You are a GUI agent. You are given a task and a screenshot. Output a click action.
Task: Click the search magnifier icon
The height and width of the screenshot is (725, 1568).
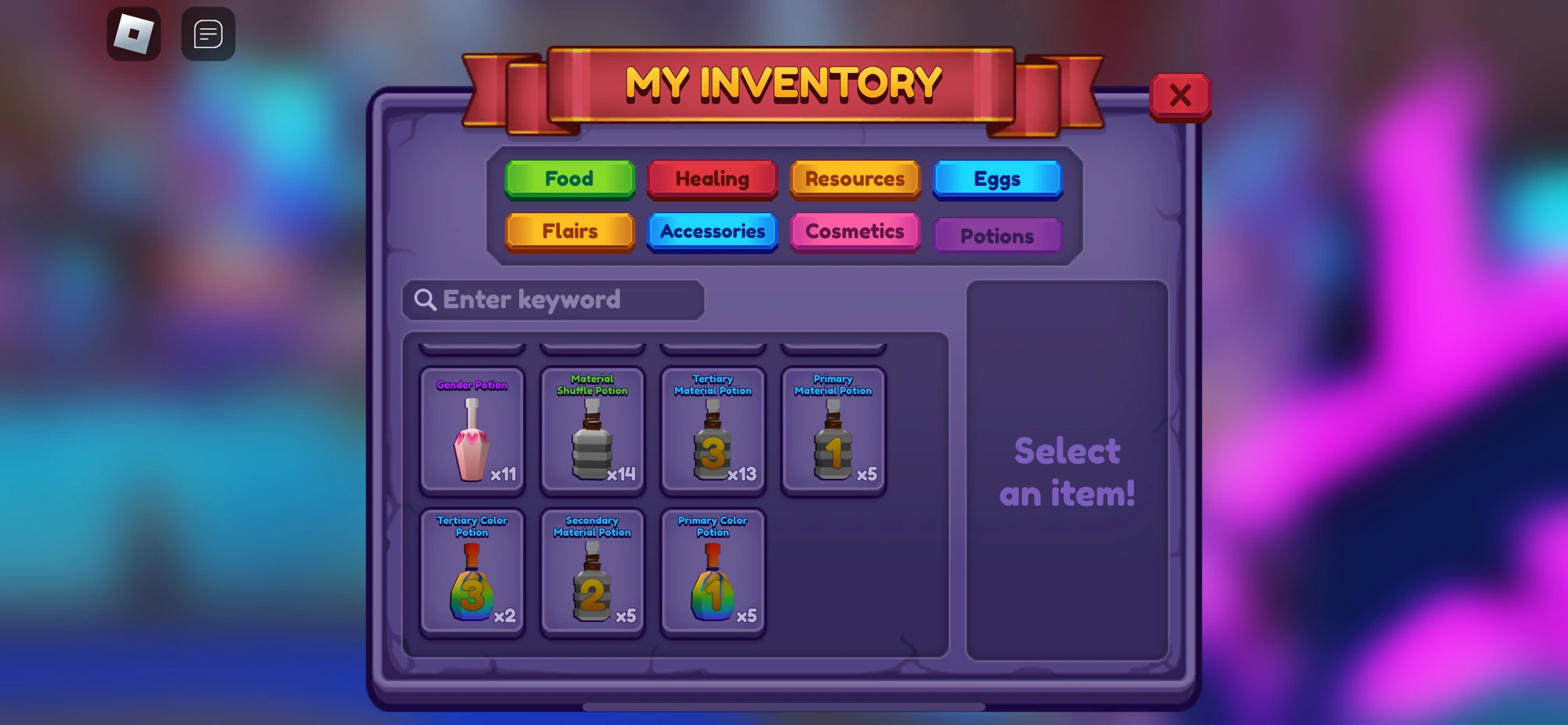coord(425,299)
